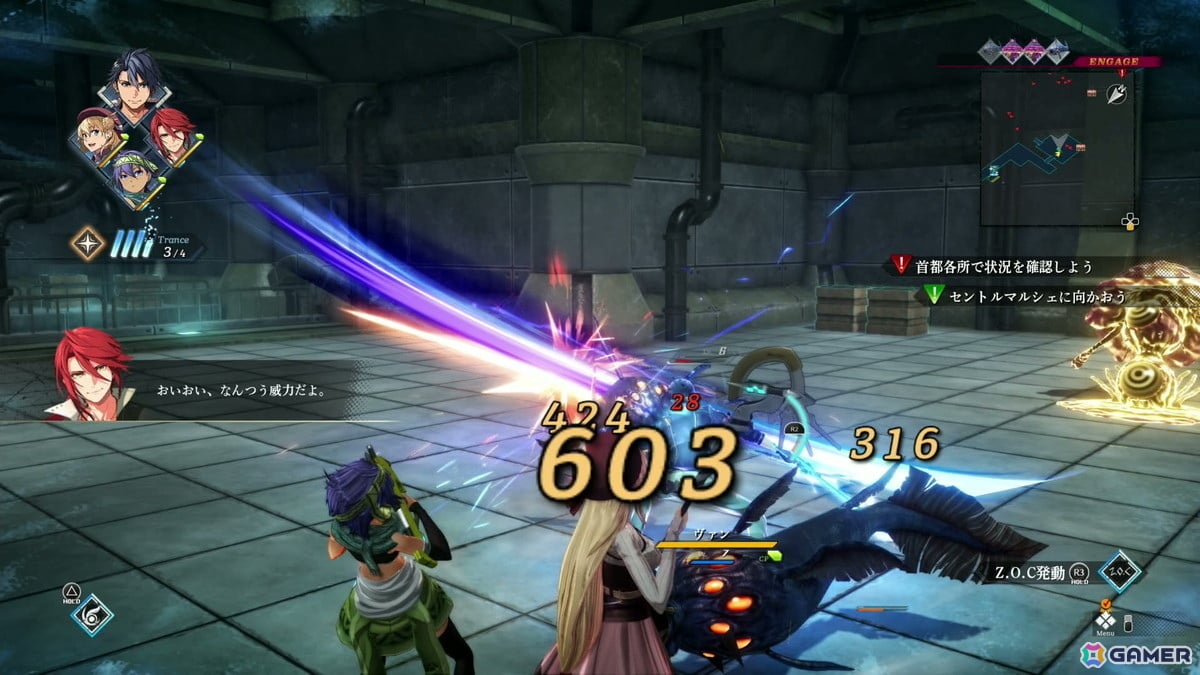Viewport: 1200px width, 675px height.
Task: Activate the Z.O.C diamond icon
Action: click(x=1118, y=571)
